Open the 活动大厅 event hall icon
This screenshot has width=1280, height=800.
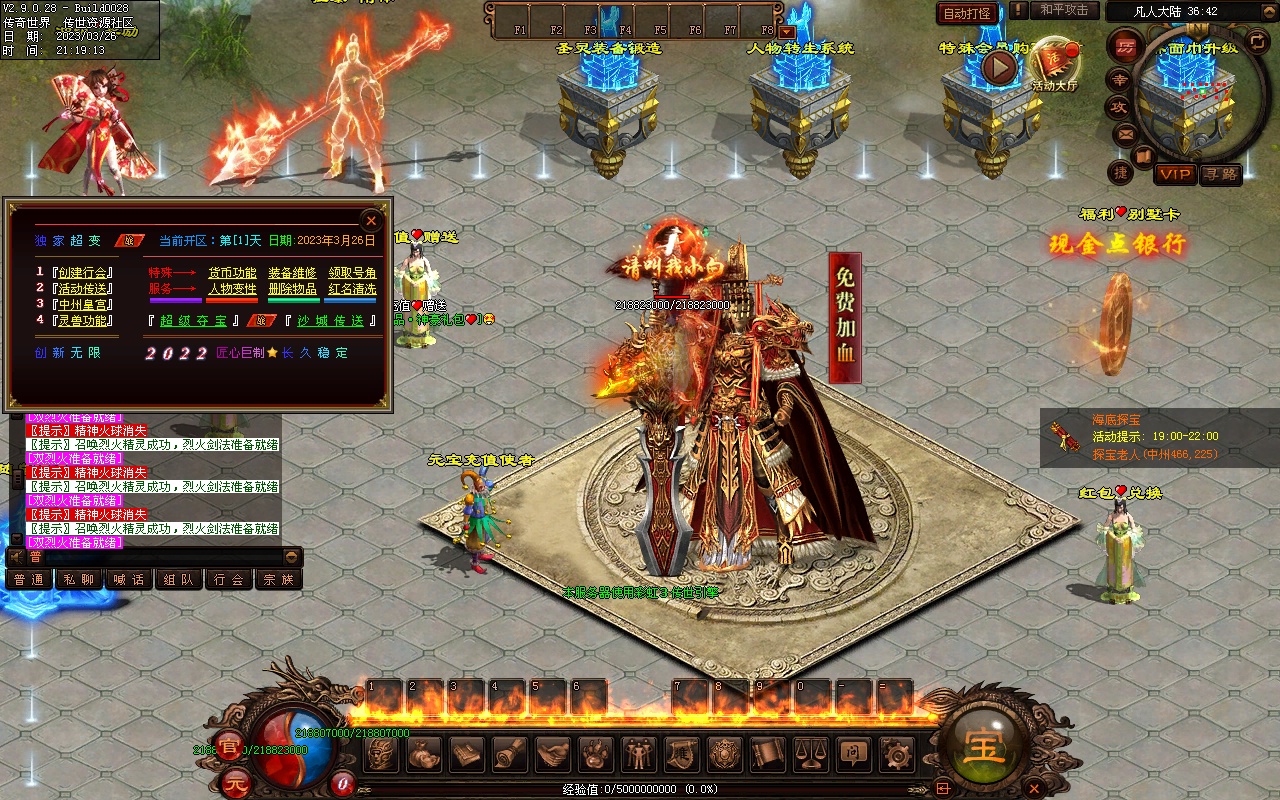pos(1055,66)
